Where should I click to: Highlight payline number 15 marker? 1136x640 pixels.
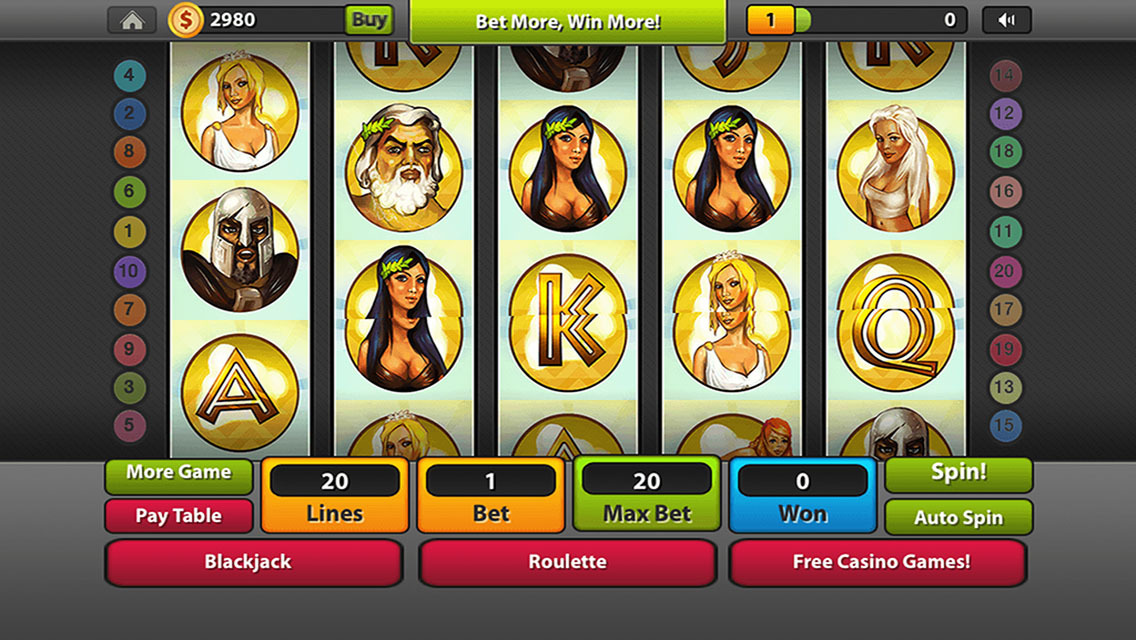(1005, 426)
